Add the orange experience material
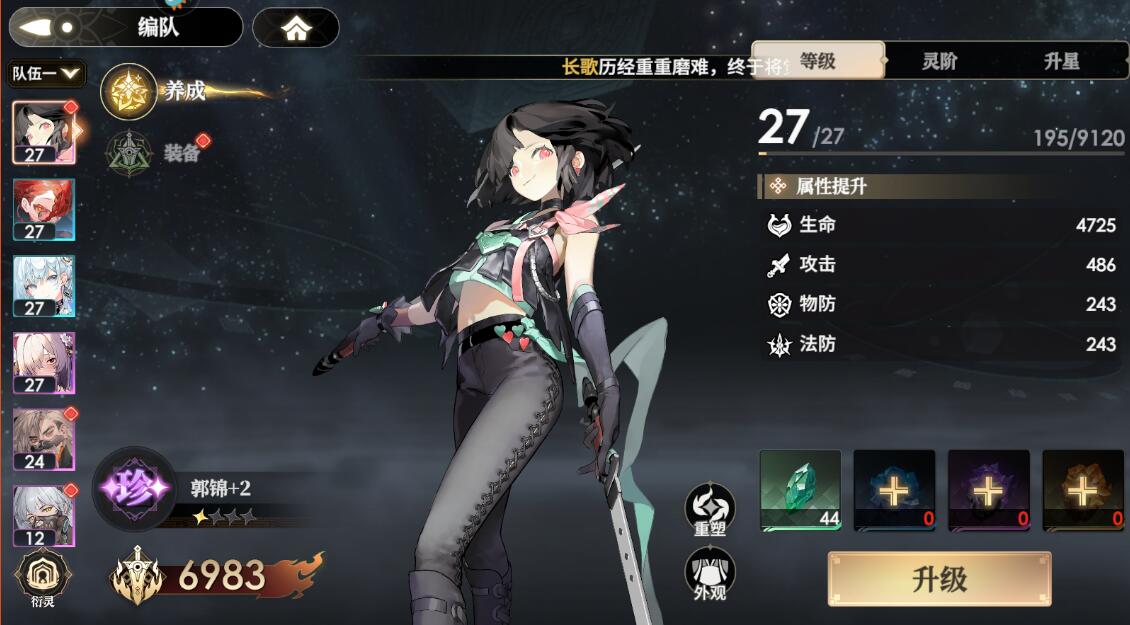 pyautogui.click(x=1082, y=489)
